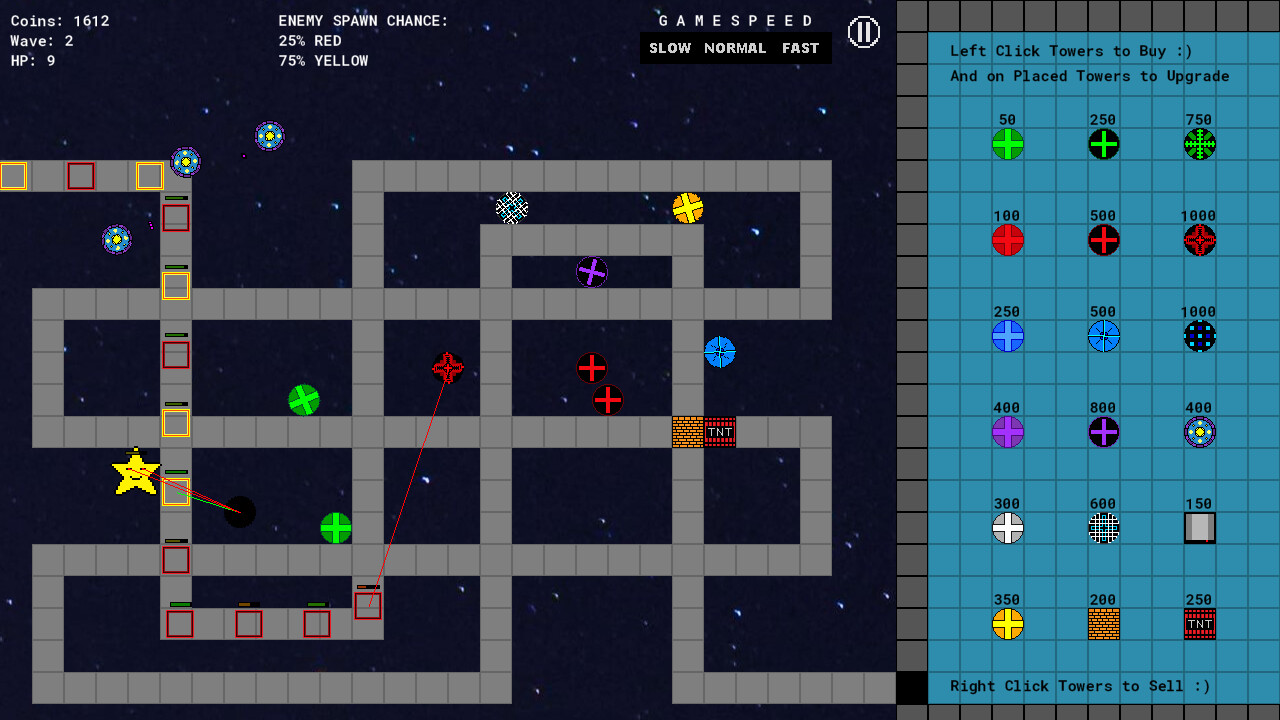Image resolution: width=1280 pixels, height=720 pixels.
Task: Select the 750-coin green snowflake tower
Action: [1199, 144]
